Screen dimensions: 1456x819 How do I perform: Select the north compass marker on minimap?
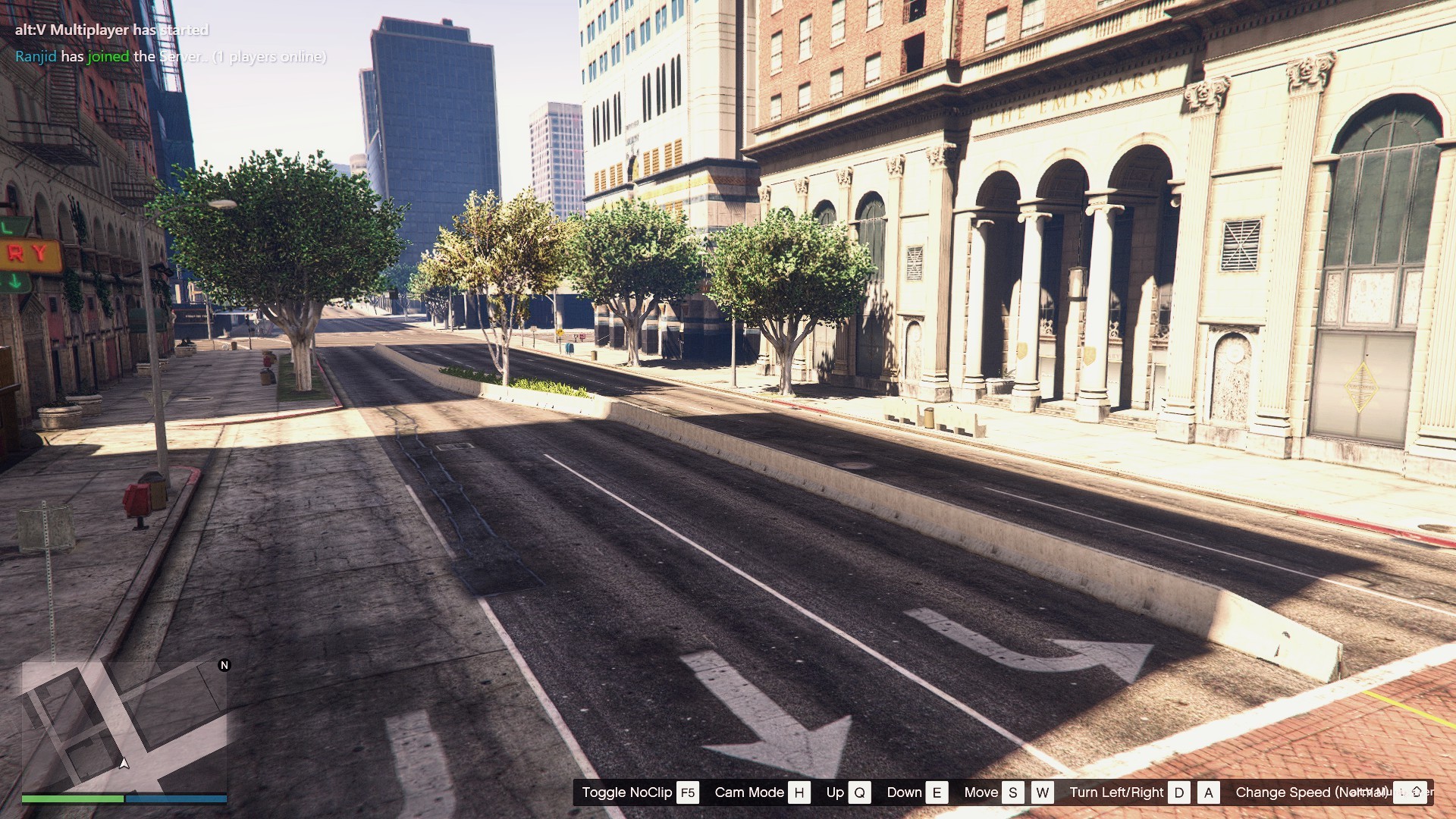tap(224, 665)
